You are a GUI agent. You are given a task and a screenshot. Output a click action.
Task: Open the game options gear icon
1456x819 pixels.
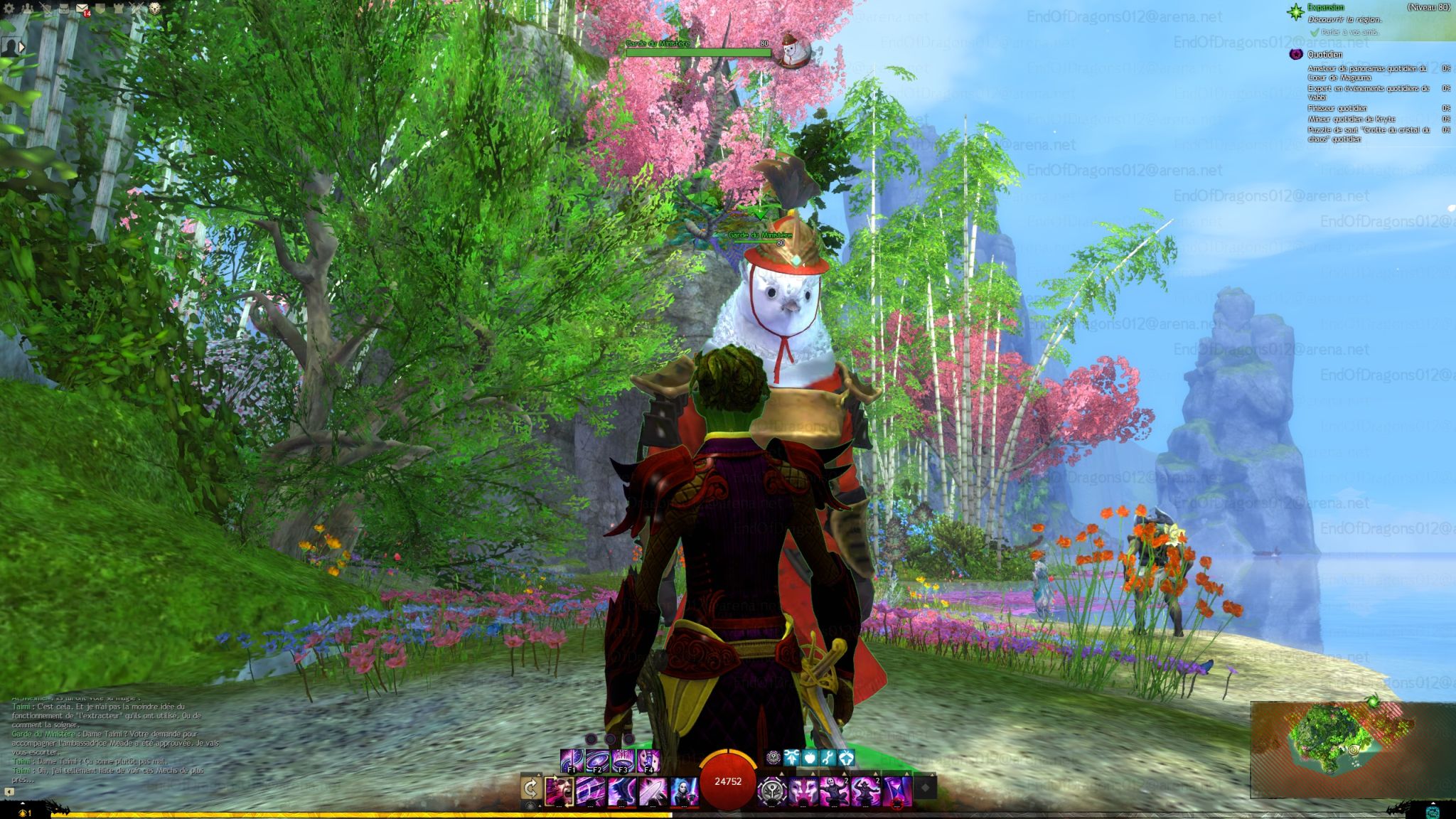(x=9, y=9)
